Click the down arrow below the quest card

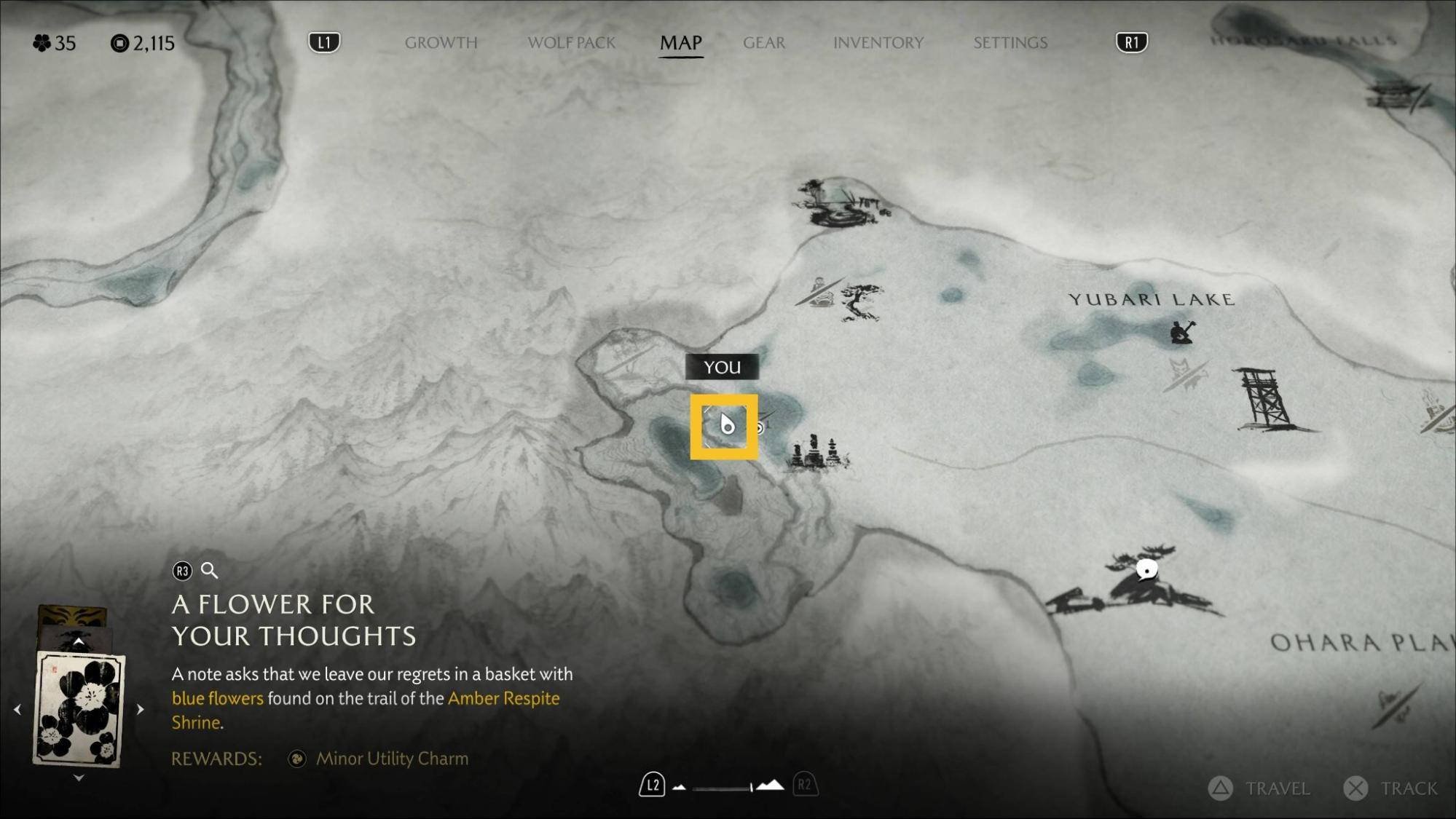[79, 778]
